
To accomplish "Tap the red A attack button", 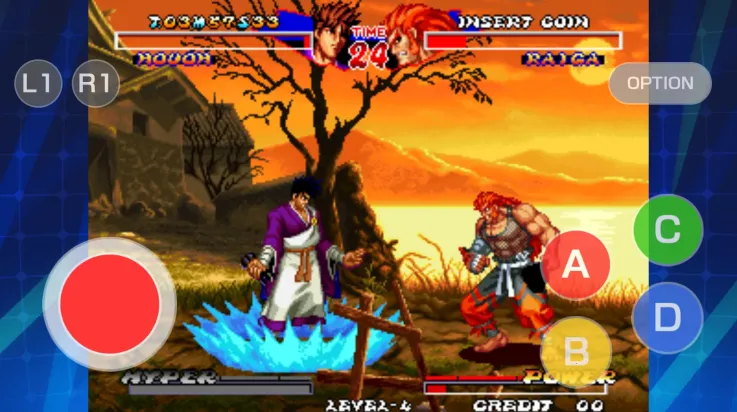I will pyautogui.click(x=575, y=265).
